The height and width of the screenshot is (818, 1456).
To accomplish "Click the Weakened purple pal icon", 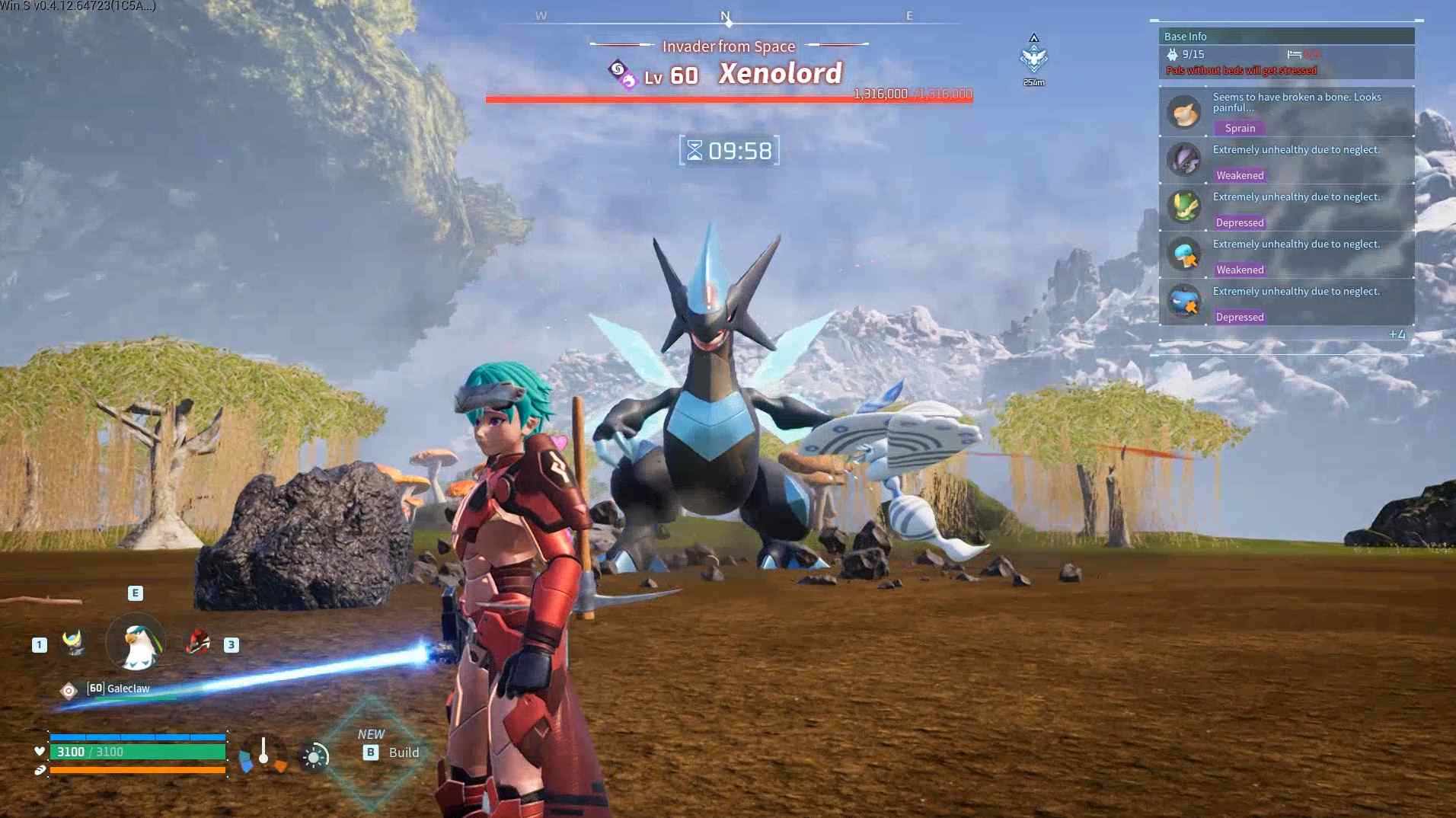I will (1185, 159).
